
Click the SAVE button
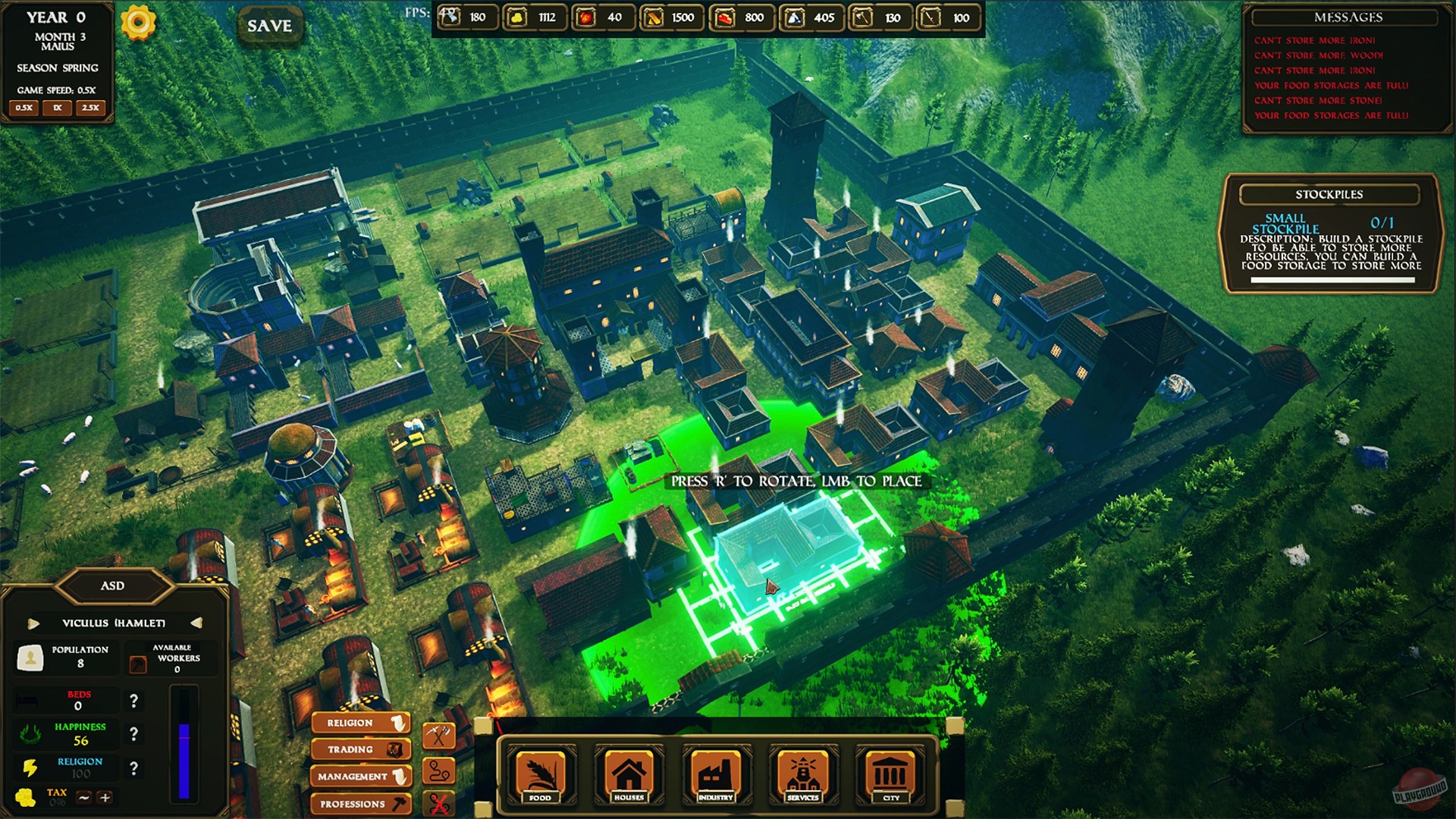pos(270,24)
